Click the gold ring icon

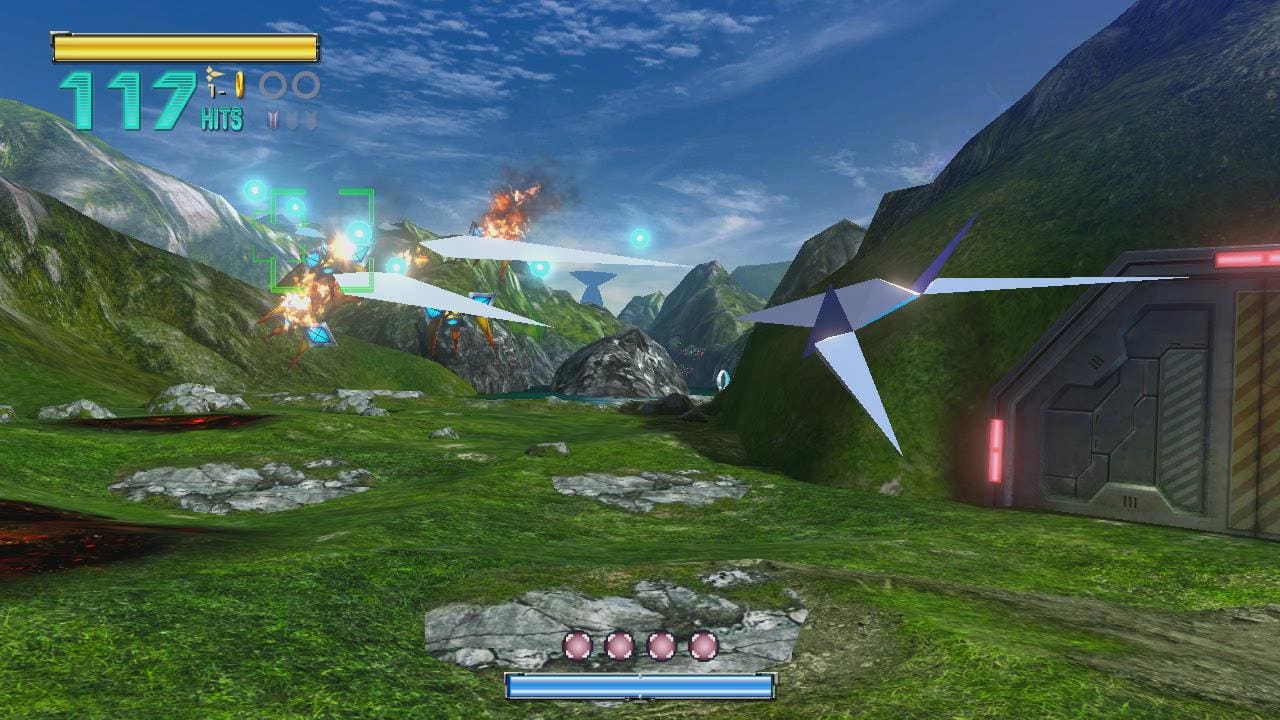(240, 84)
